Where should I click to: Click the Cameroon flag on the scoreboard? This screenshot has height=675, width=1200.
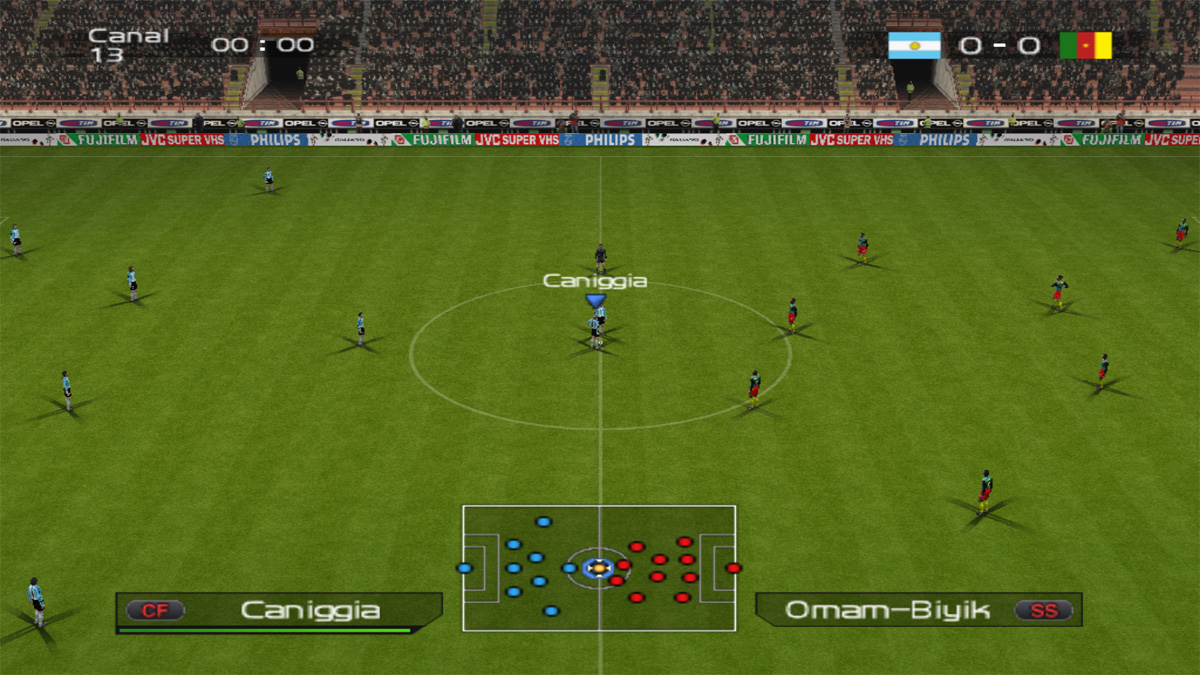(x=1086, y=45)
